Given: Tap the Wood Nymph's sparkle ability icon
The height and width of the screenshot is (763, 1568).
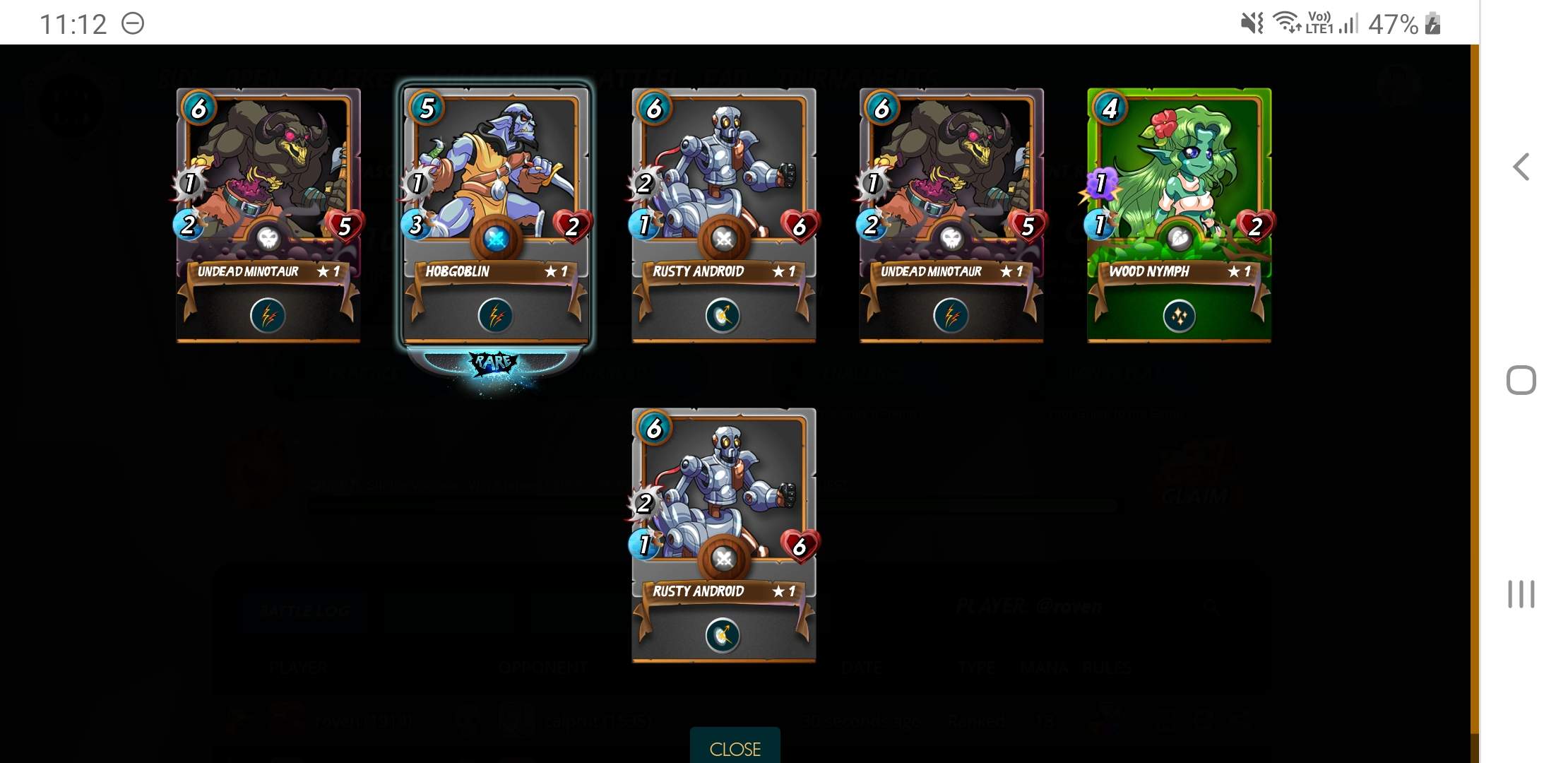Looking at the screenshot, I should (1179, 316).
